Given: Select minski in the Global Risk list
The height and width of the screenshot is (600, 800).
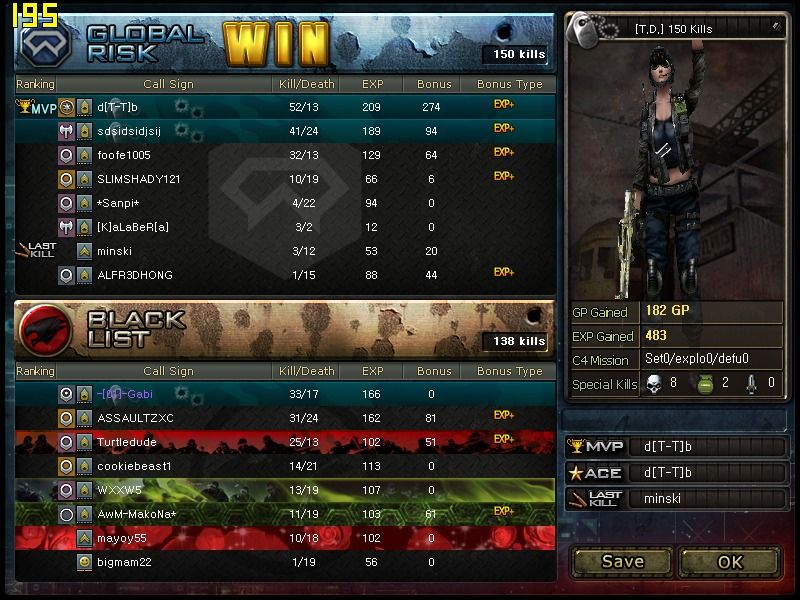Looking at the screenshot, I should [285, 251].
